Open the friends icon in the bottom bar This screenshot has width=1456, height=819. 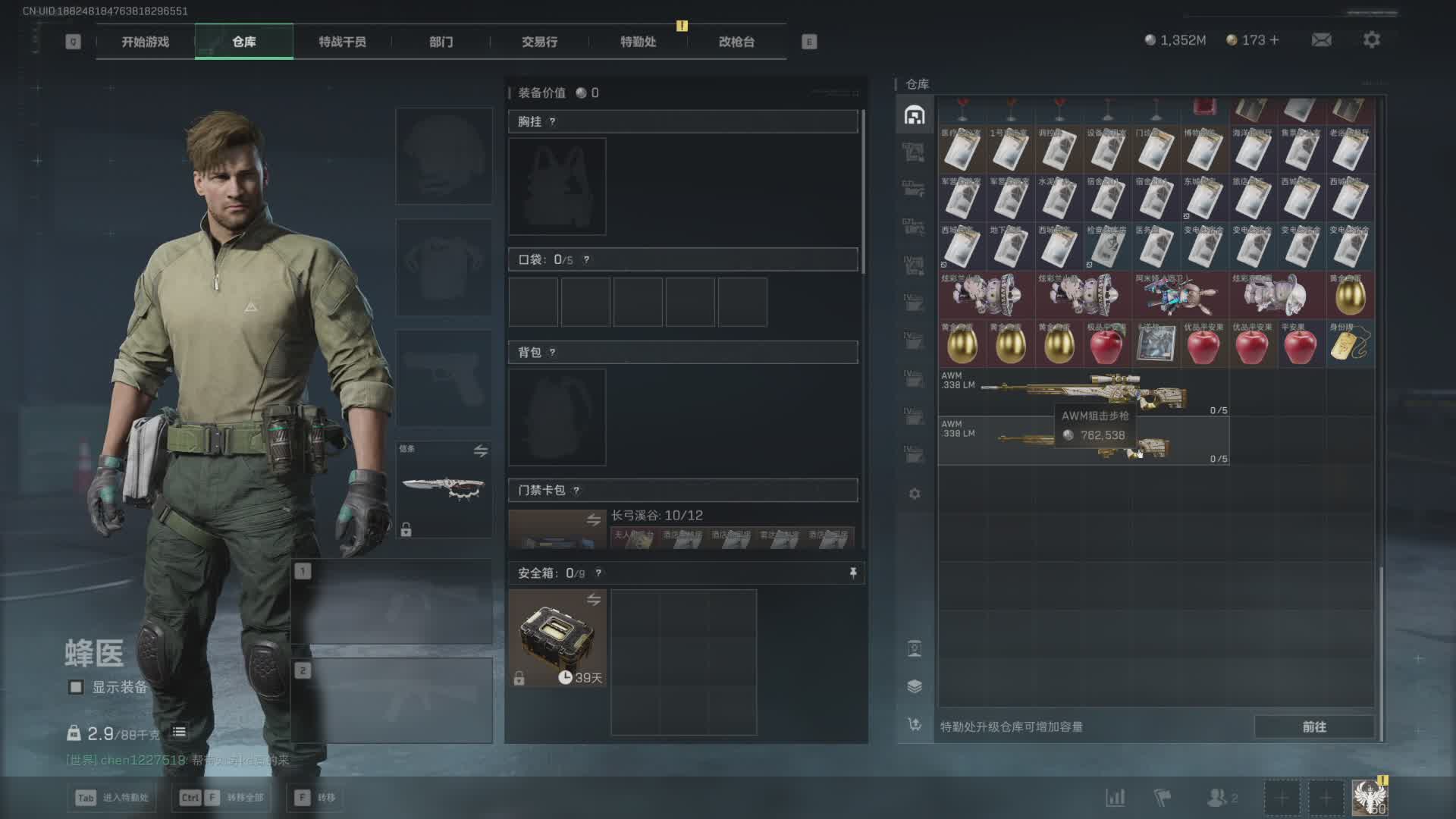tap(1219, 798)
